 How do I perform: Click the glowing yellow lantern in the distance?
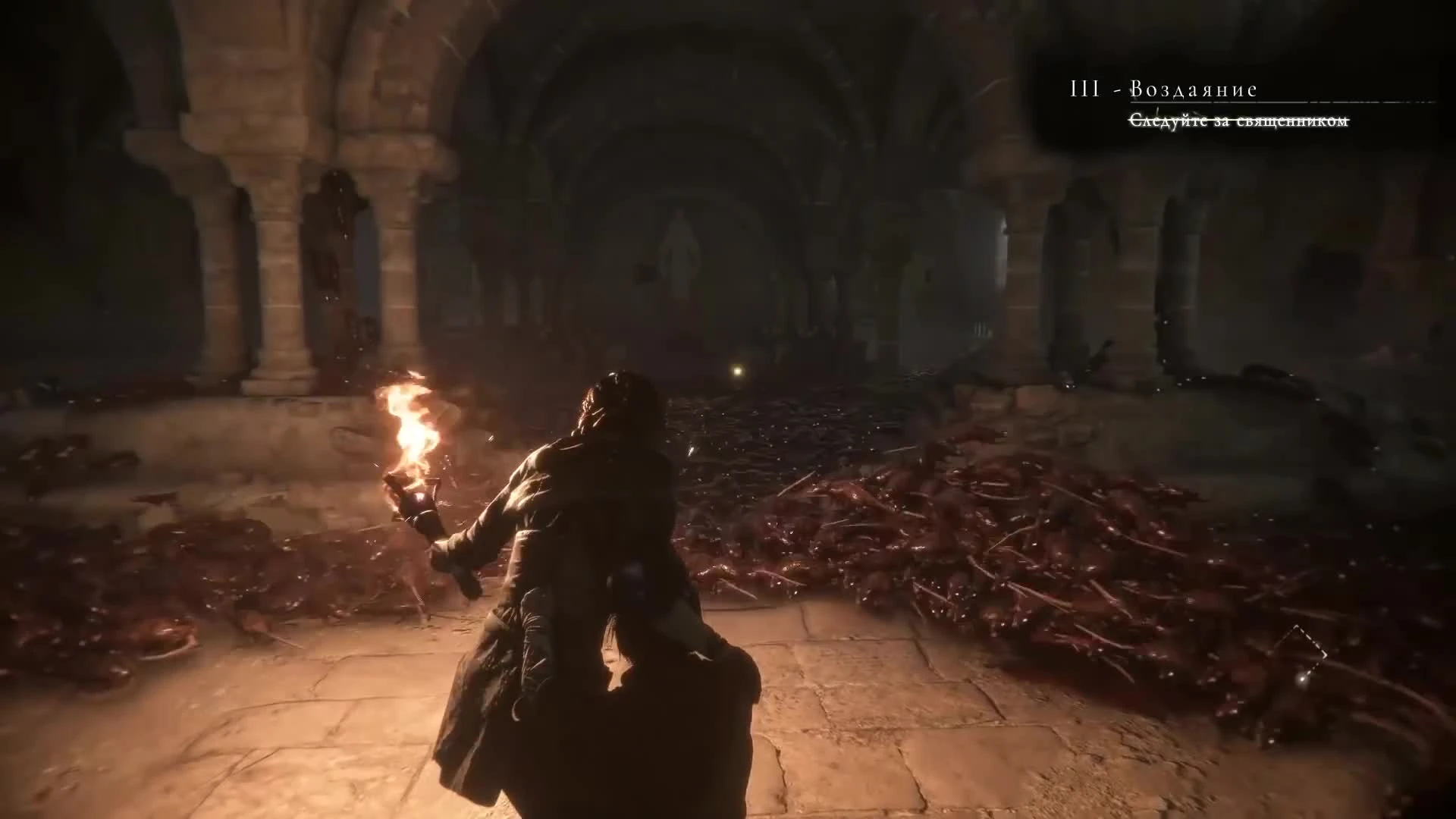click(737, 372)
